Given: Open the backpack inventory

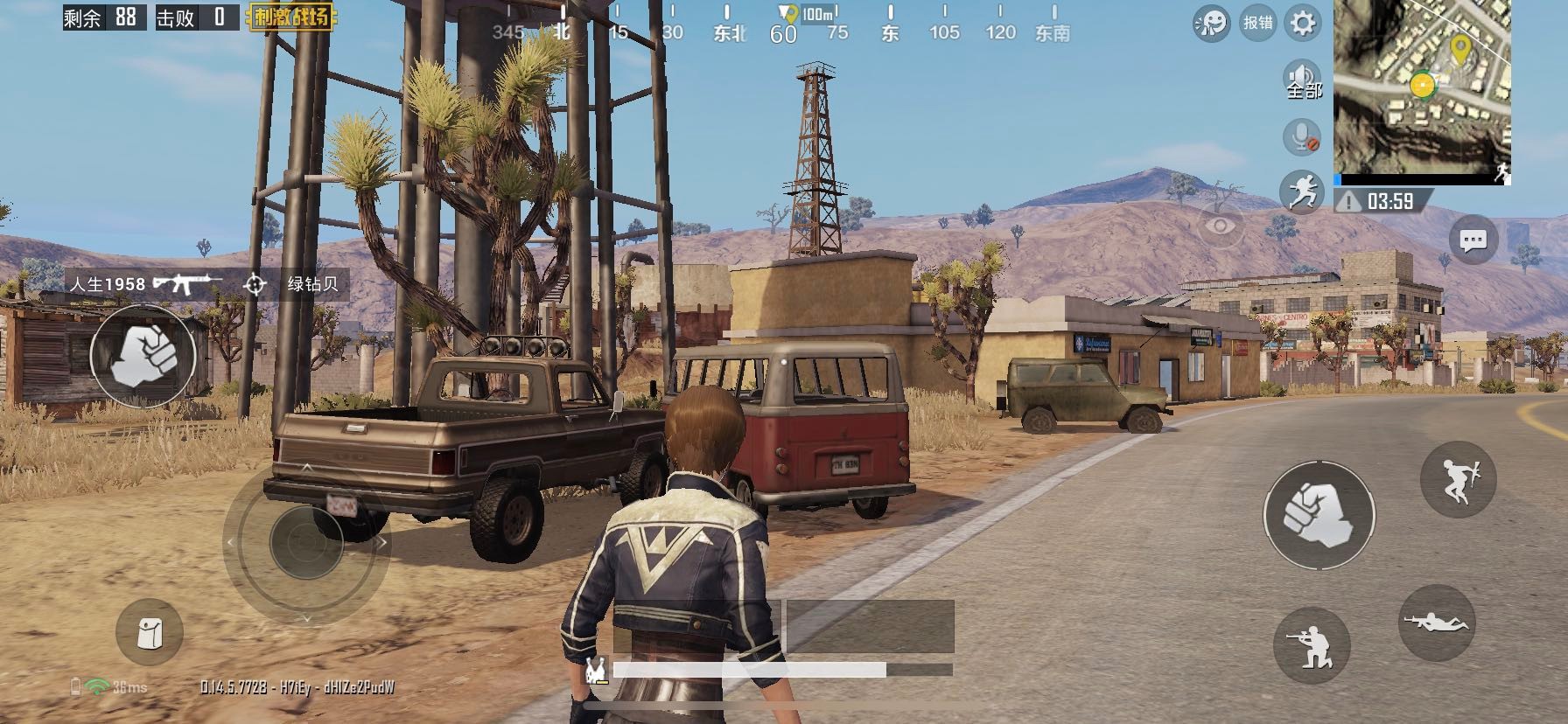Looking at the screenshot, I should pos(150,632).
